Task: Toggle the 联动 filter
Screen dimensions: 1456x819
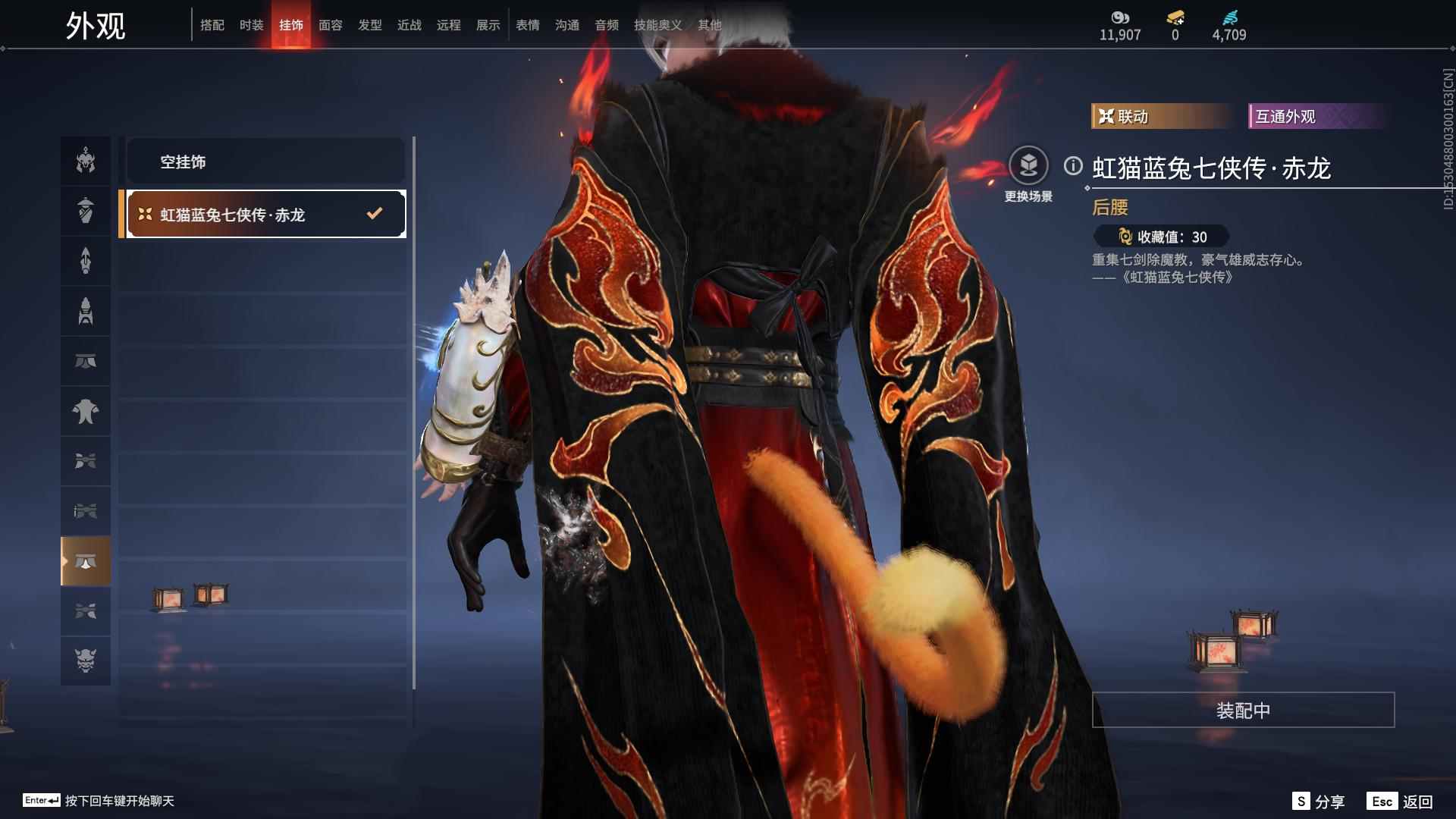Action: click(1159, 116)
